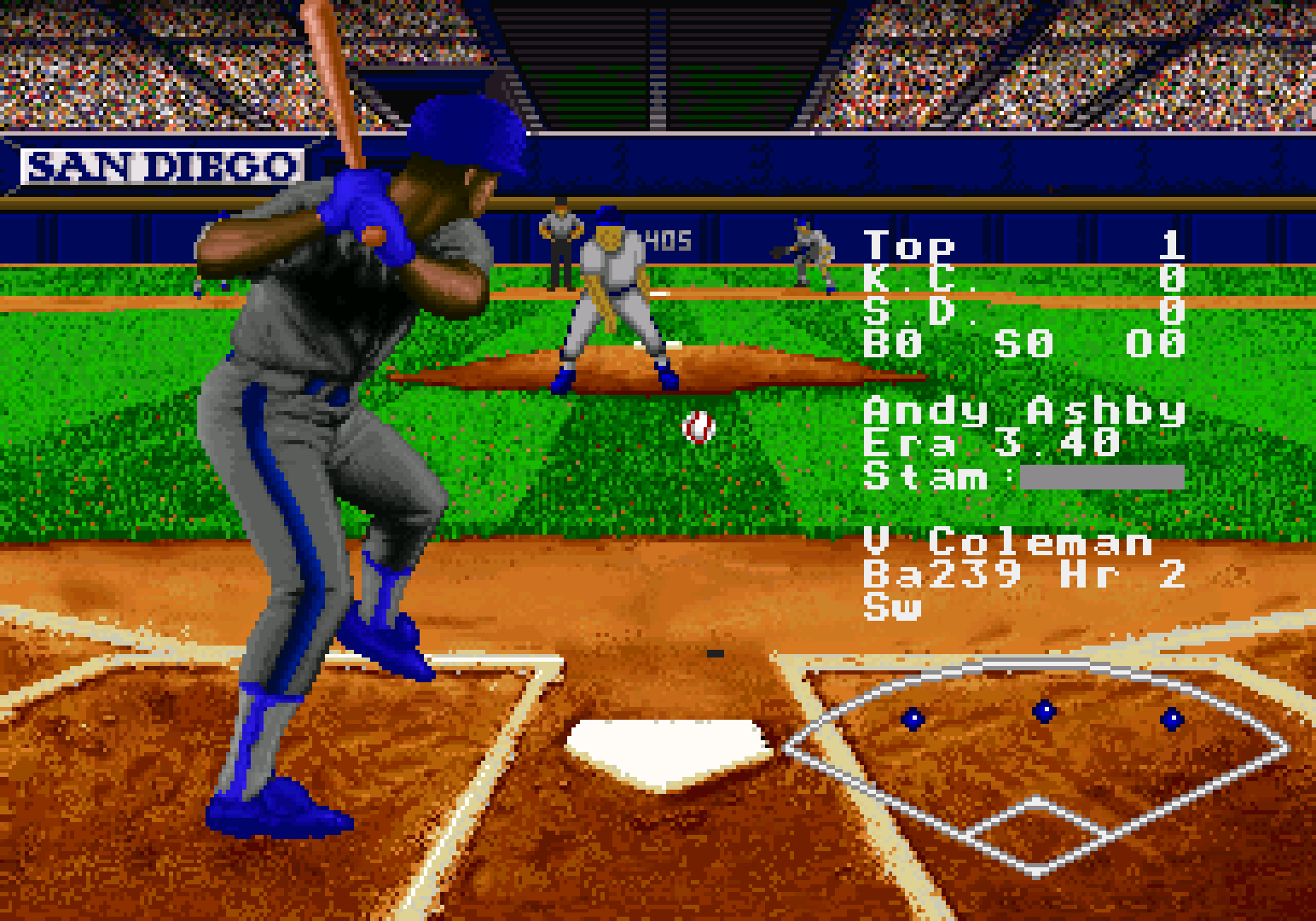
Task: Select batter name V Coleman
Action: tap(1006, 543)
